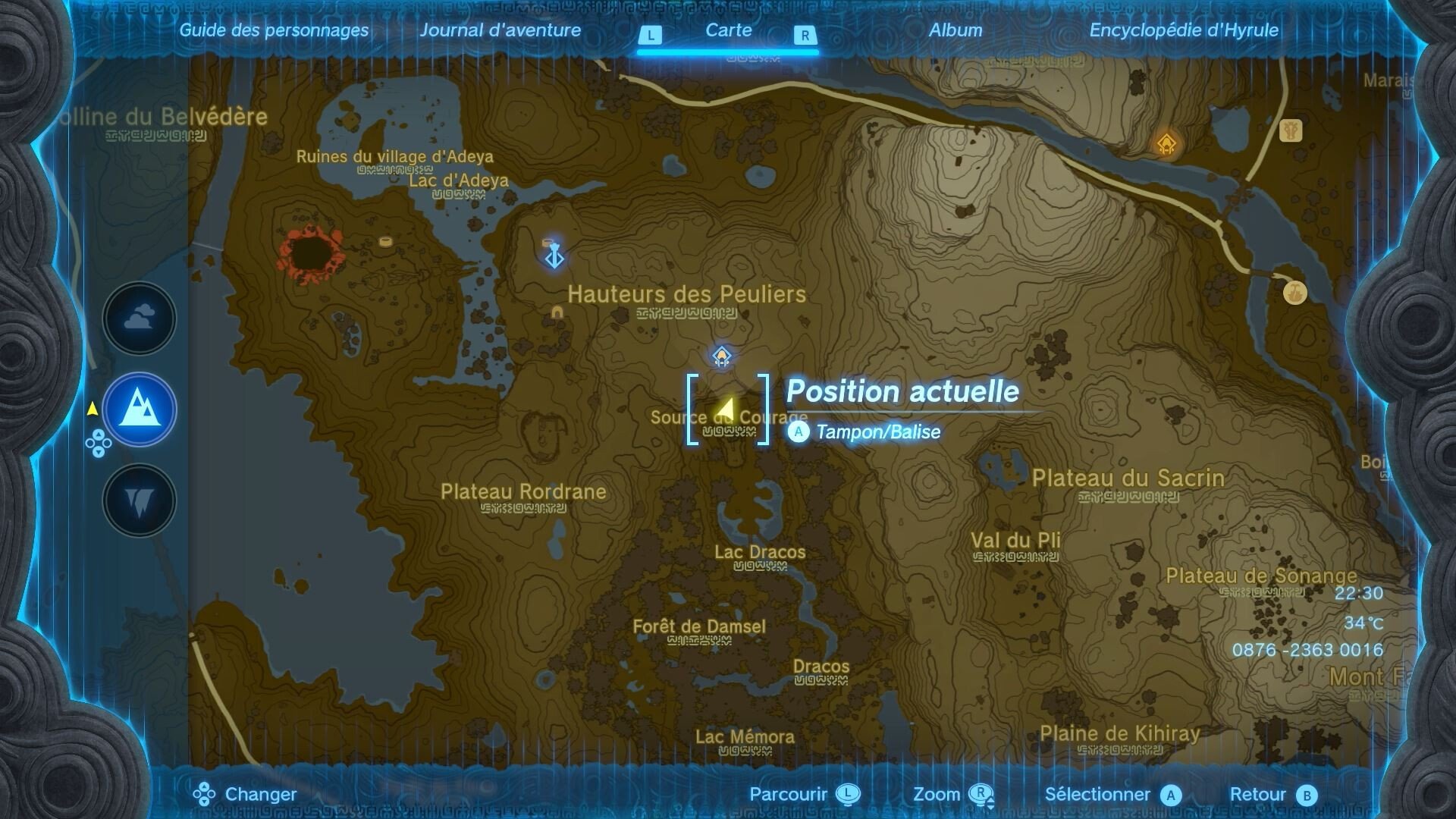Screen dimensions: 1456x819
Task: Select the surface map layer with the mountain icon
Action: 140,409
